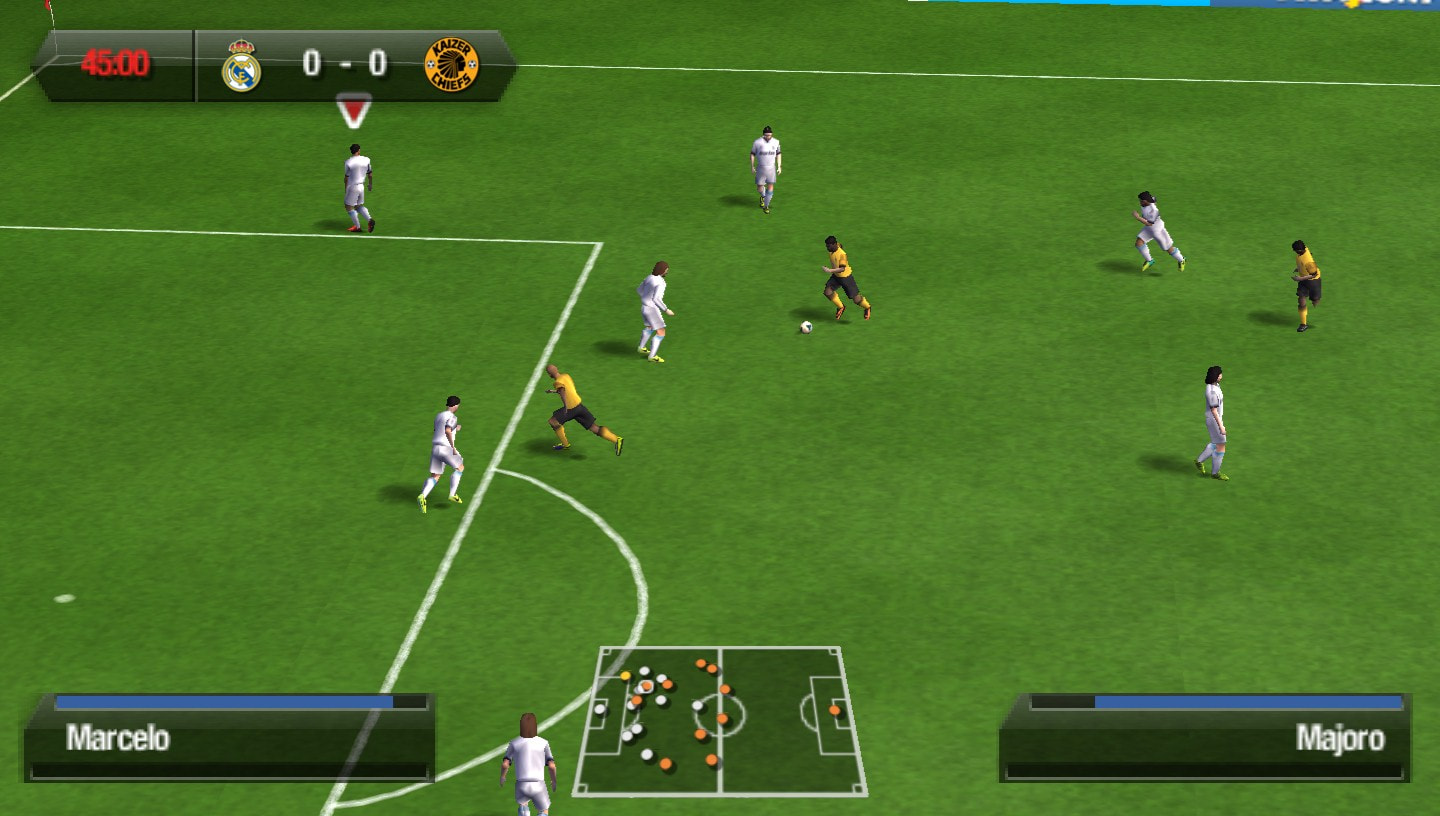Click the ball near the Kaizer Chiefs attacker

pos(809,328)
